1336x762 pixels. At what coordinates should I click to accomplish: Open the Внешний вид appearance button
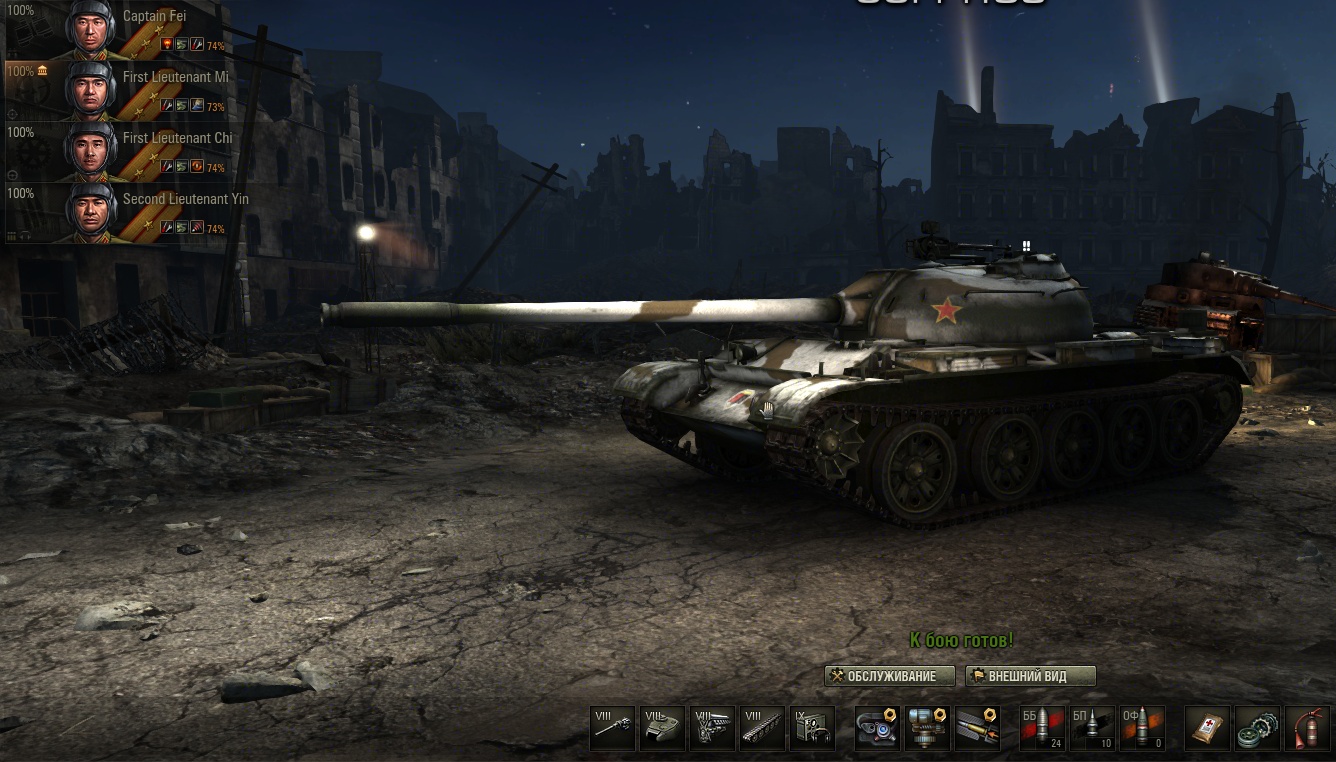tap(1030, 676)
